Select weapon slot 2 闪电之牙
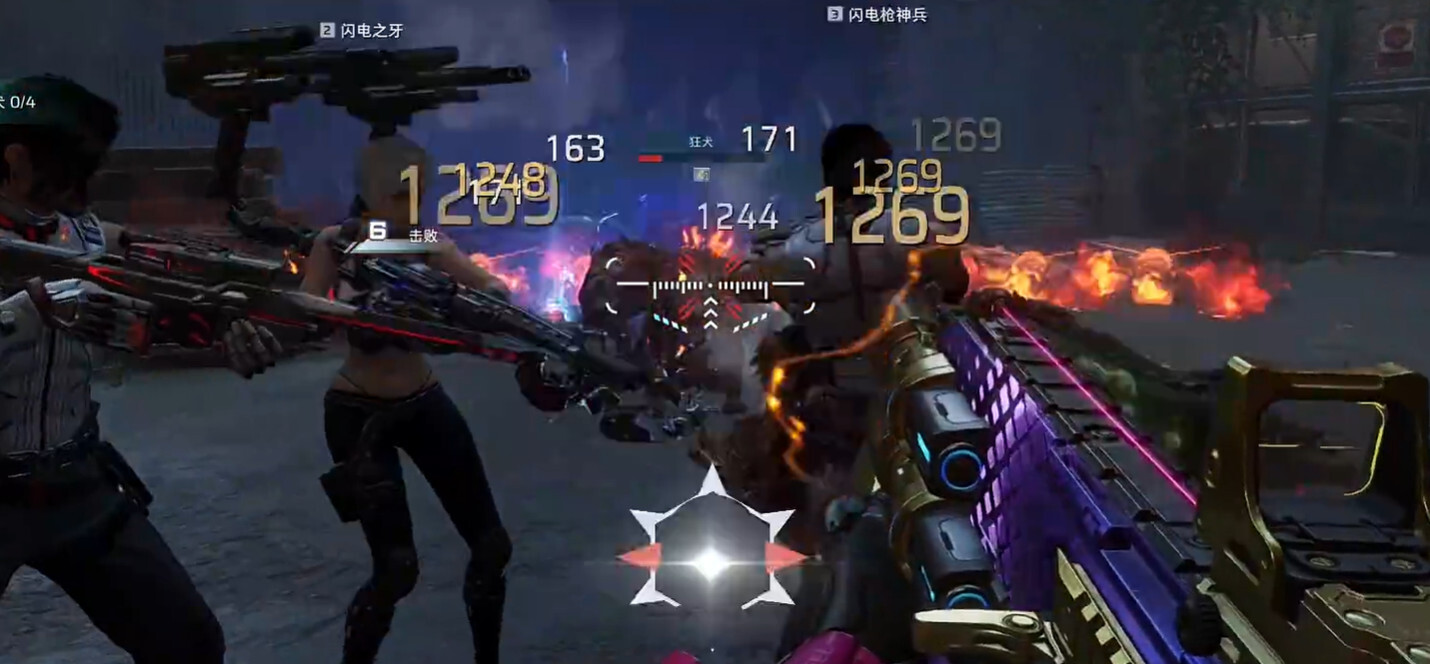This screenshot has width=1430, height=664. [362, 31]
